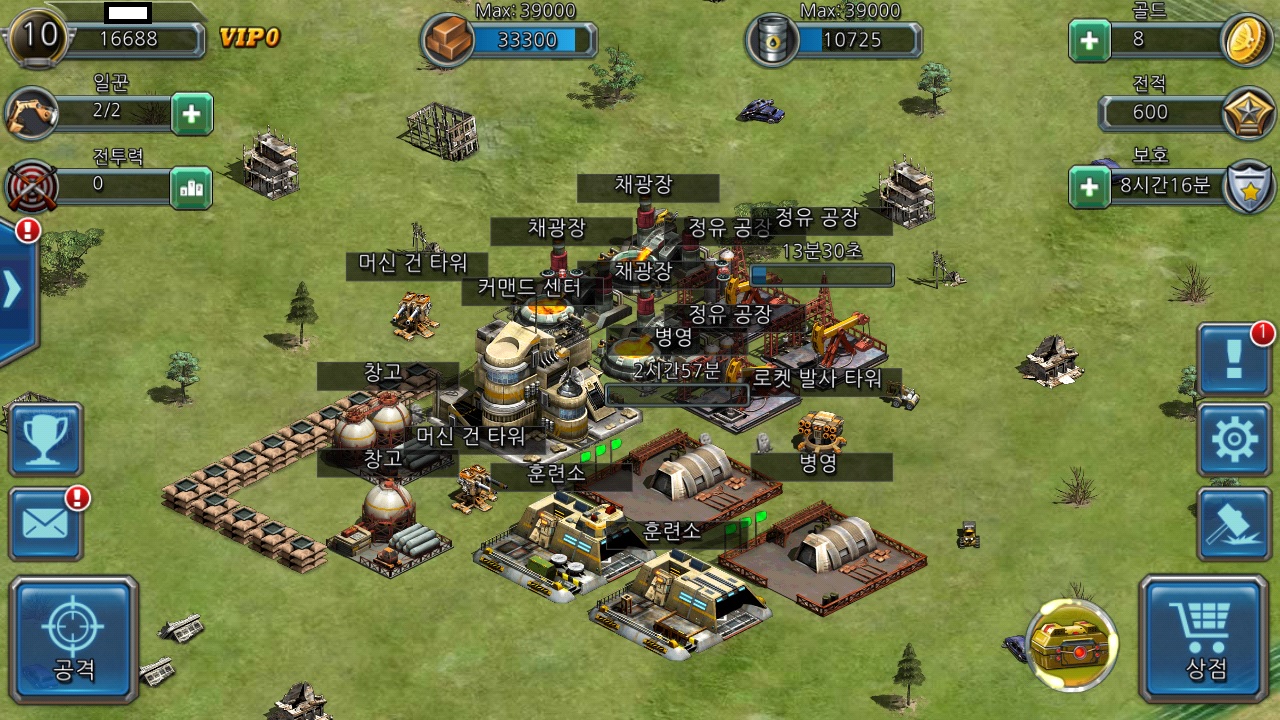
Task: Open the trophy rankings button
Action: pyautogui.click(x=46, y=439)
